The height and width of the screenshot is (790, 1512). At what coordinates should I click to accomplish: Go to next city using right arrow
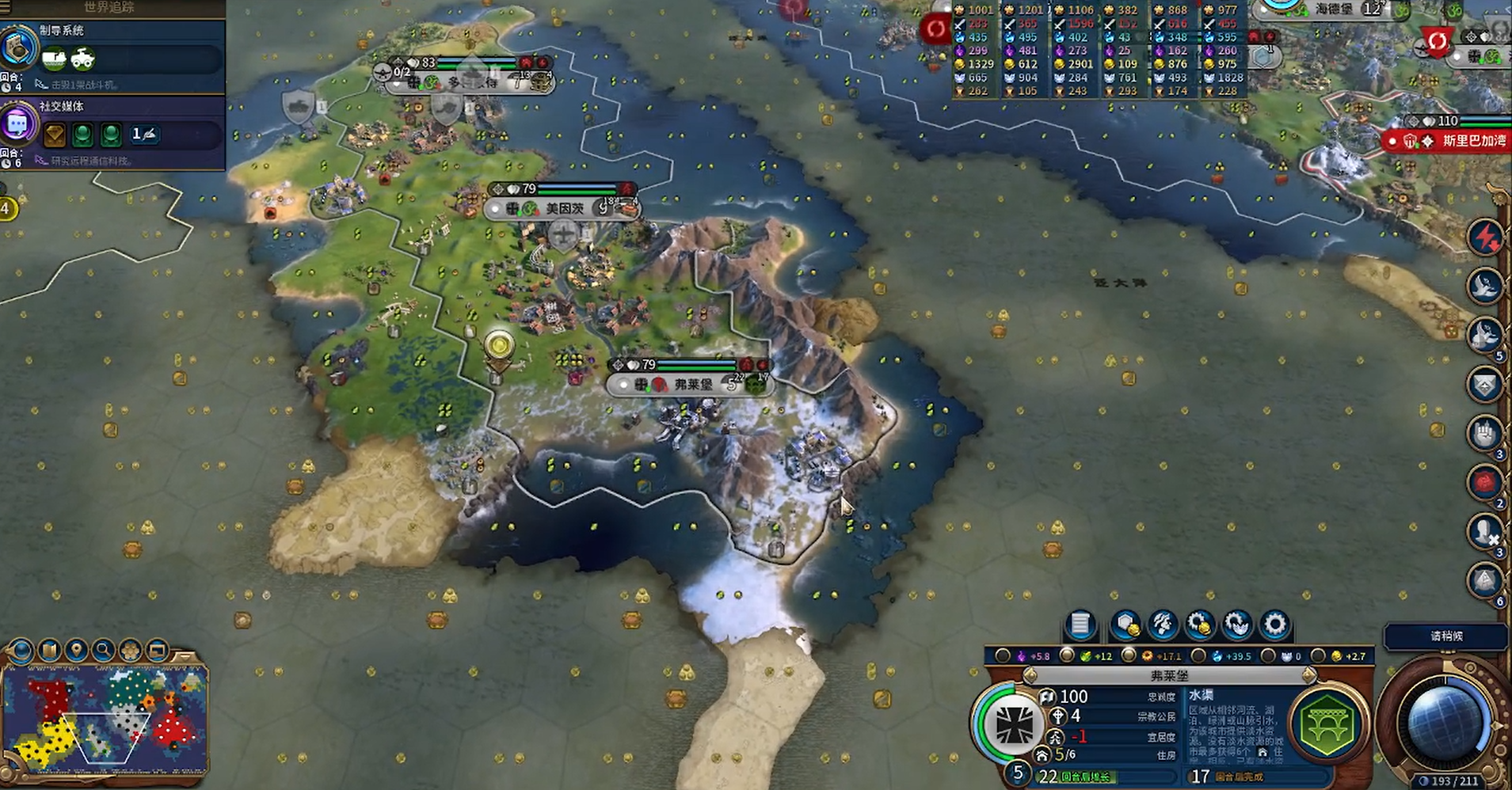(1309, 675)
